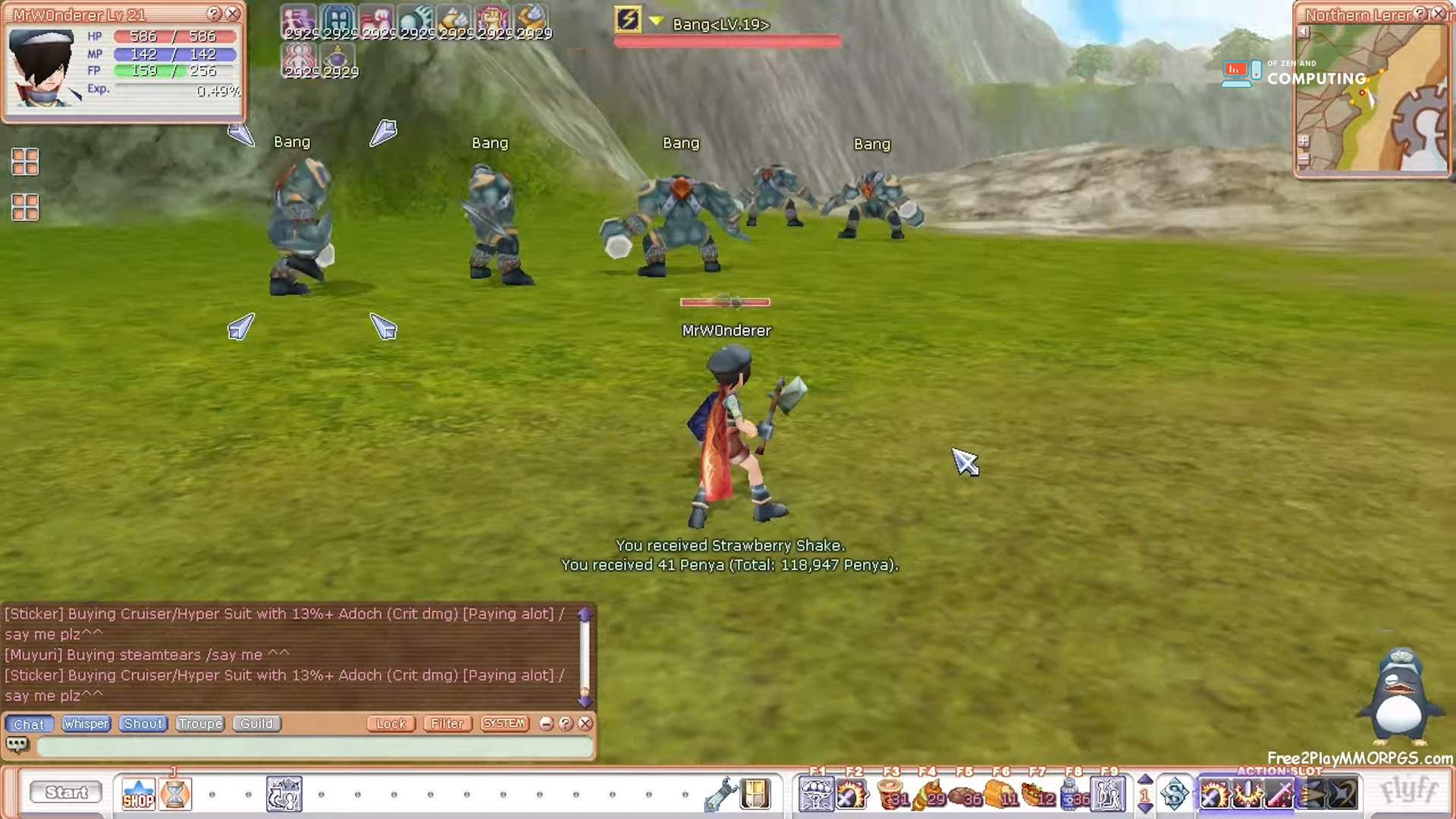The width and height of the screenshot is (1456, 819).
Task: Toggle SYSTEM messages in the chat window
Action: 504,723
